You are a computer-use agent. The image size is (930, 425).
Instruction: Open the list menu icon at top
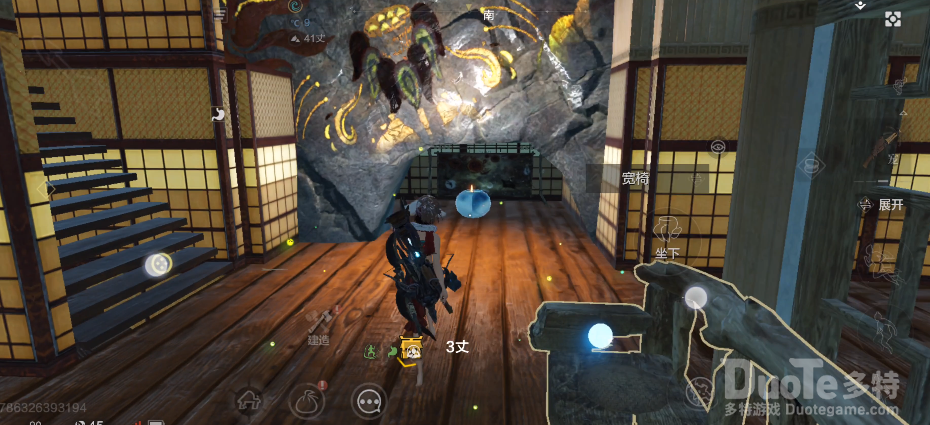pos(220,14)
